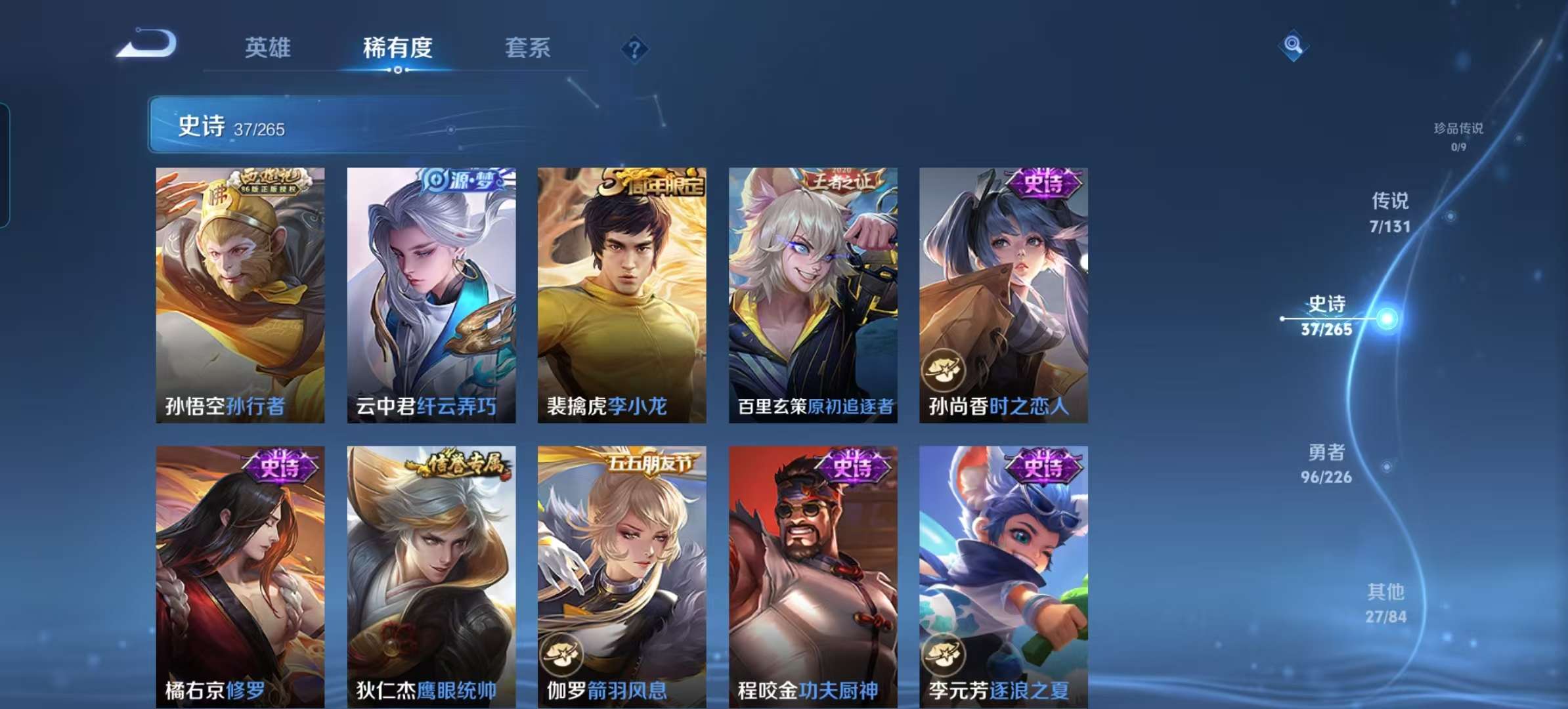Switch to the 套系 tab
This screenshot has width=1568, height=709.
click(528, 48)
